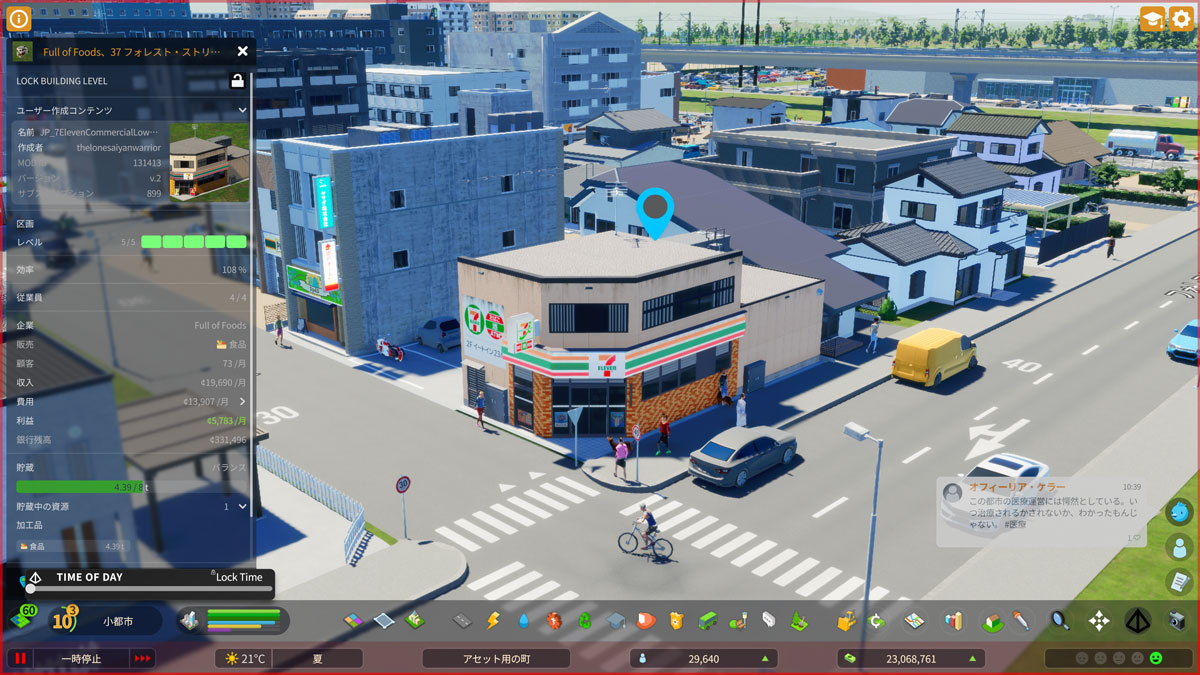This screenshot has width=1200, height=675.
Task: Open the zoning tool with colored tiles
Action: click(353, 621)
